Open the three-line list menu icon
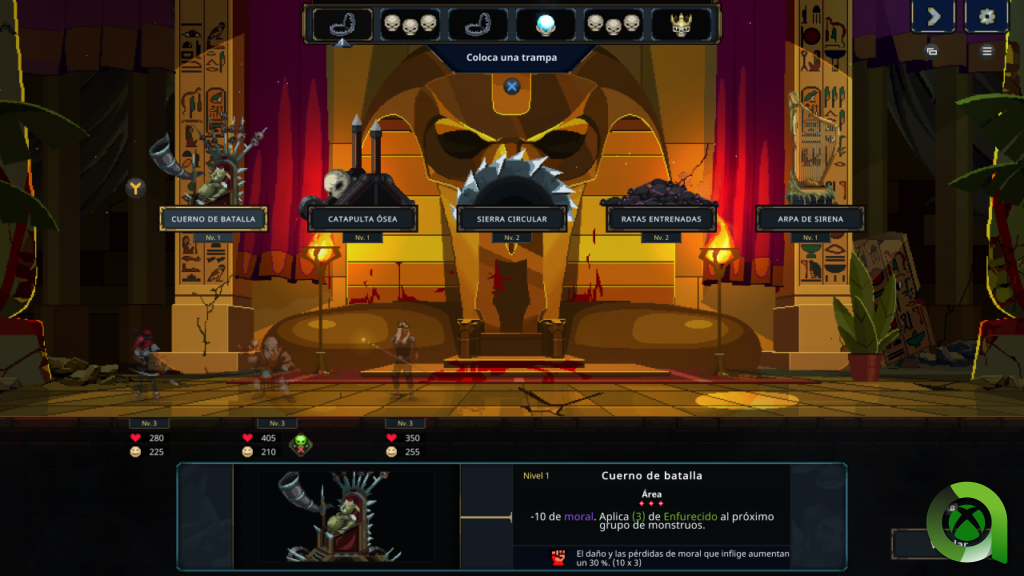 (987, 50)
